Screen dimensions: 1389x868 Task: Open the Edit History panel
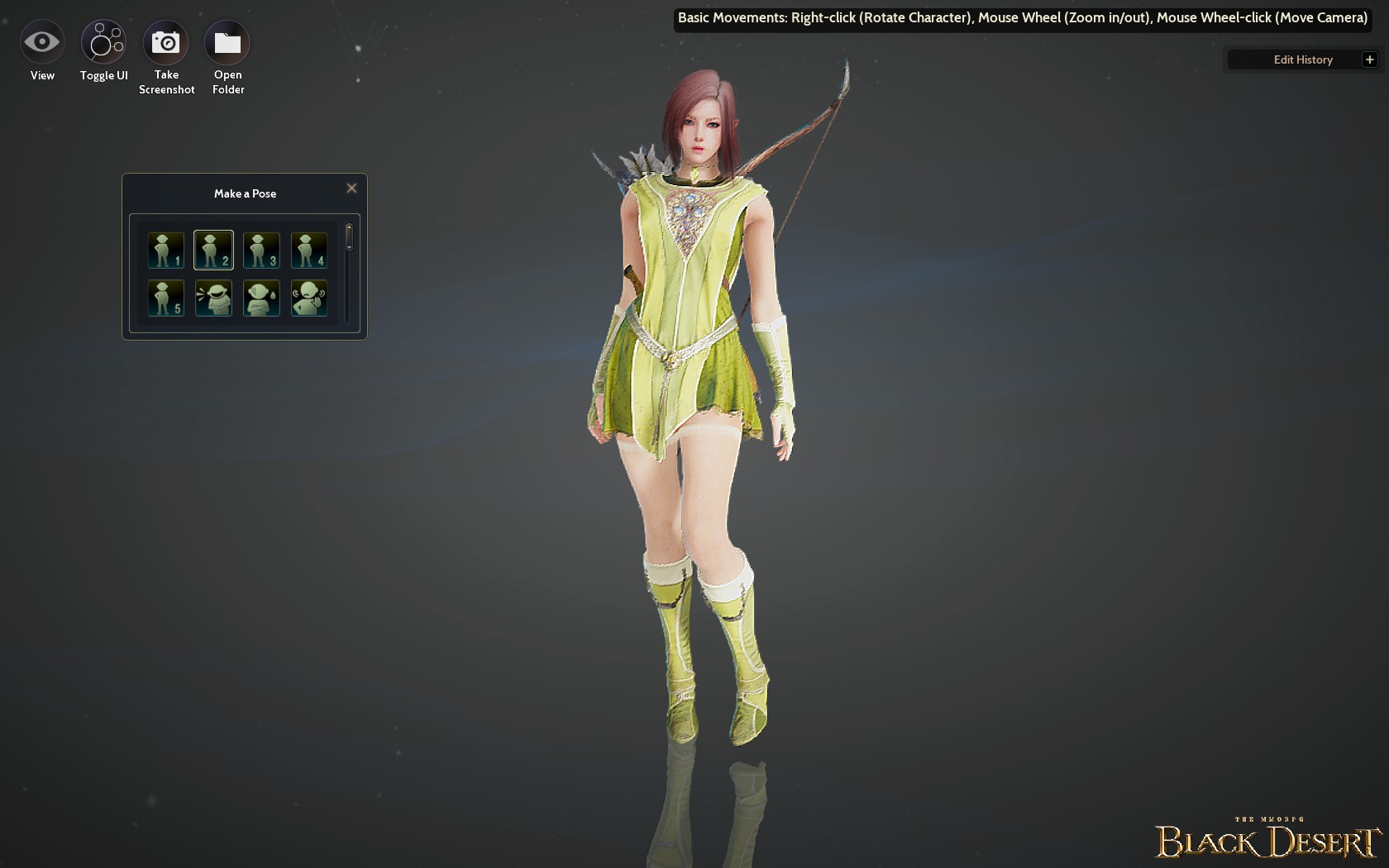(1302, 59)
